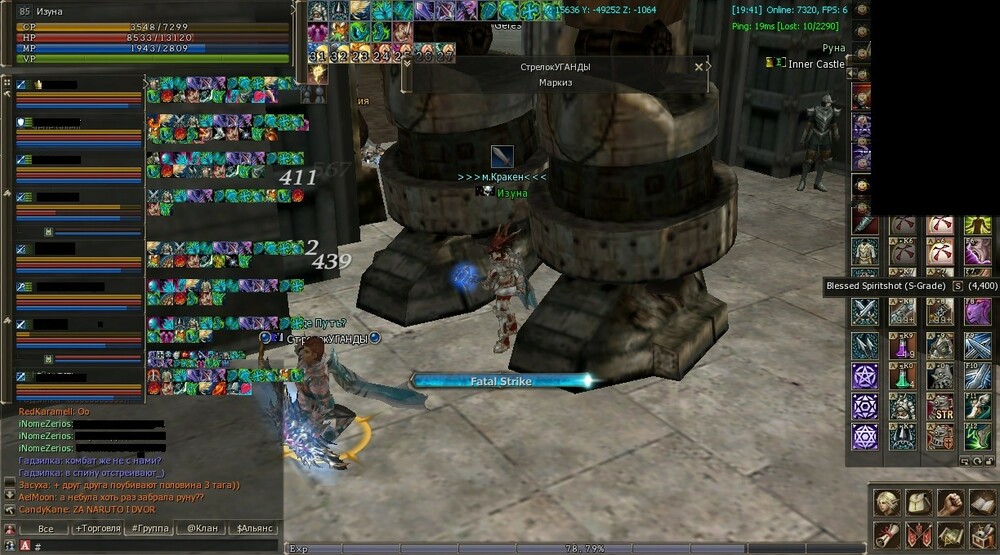Switch to the Все chat tab
The height and width of the screenshot is (555, 1000).
45,529
